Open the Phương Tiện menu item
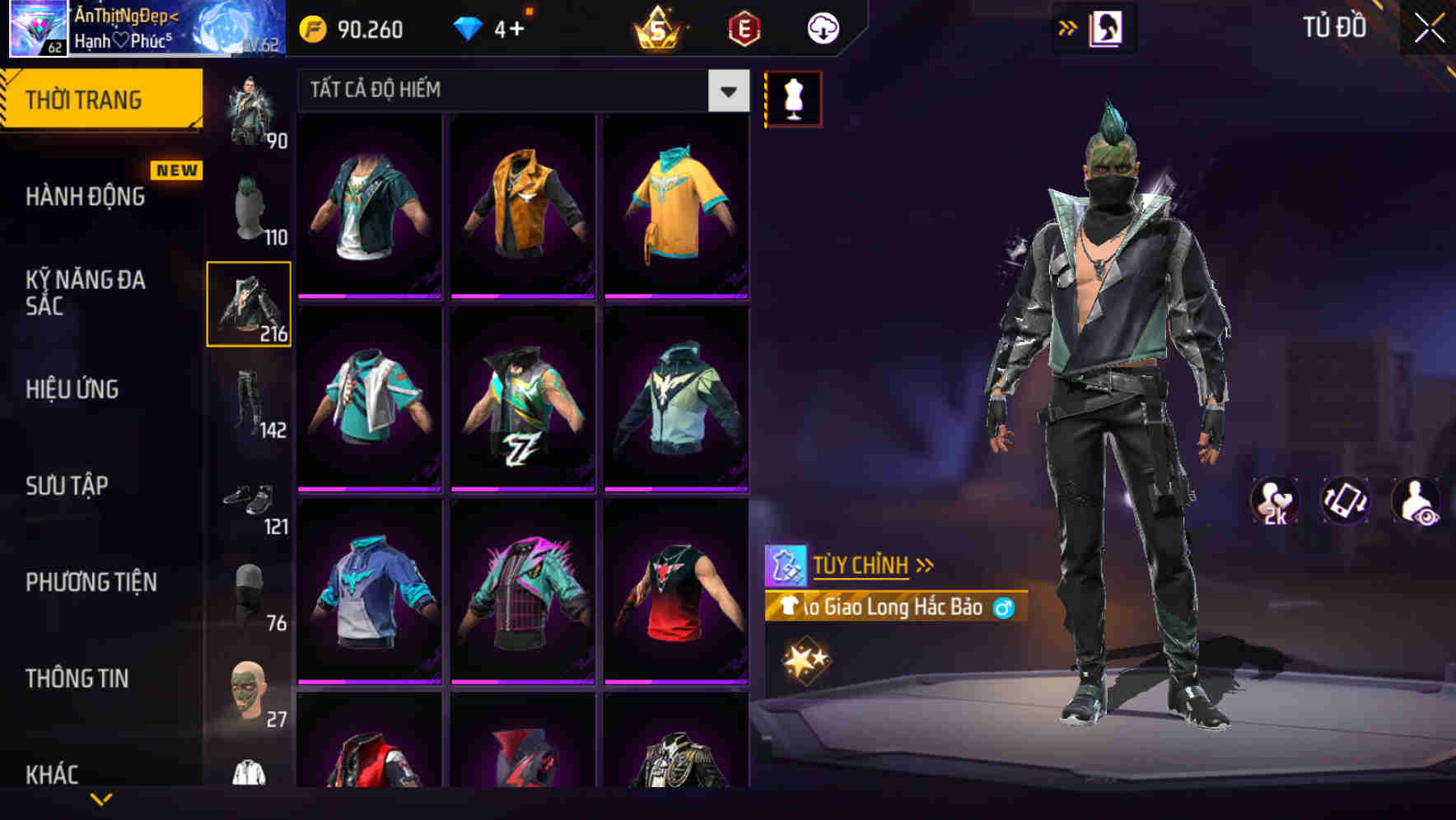Viewport: 1456px width, 820px height. (91, 582)
